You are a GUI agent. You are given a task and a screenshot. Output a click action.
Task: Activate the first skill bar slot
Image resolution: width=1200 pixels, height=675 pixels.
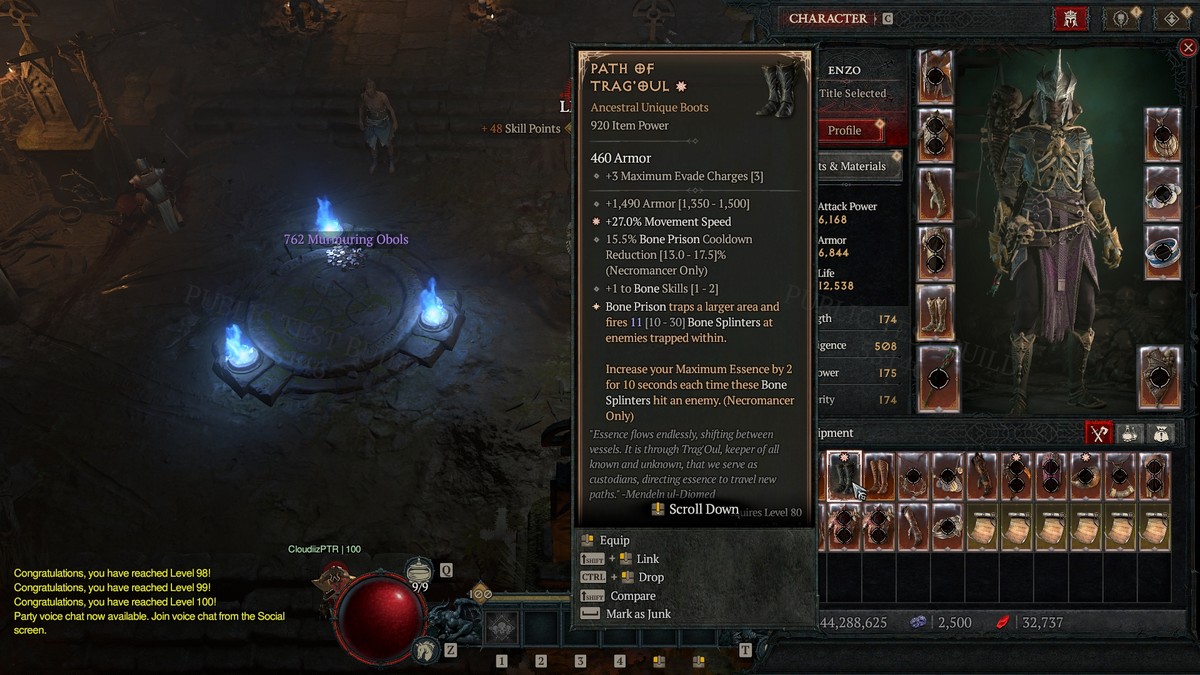(x=501, y=629)
